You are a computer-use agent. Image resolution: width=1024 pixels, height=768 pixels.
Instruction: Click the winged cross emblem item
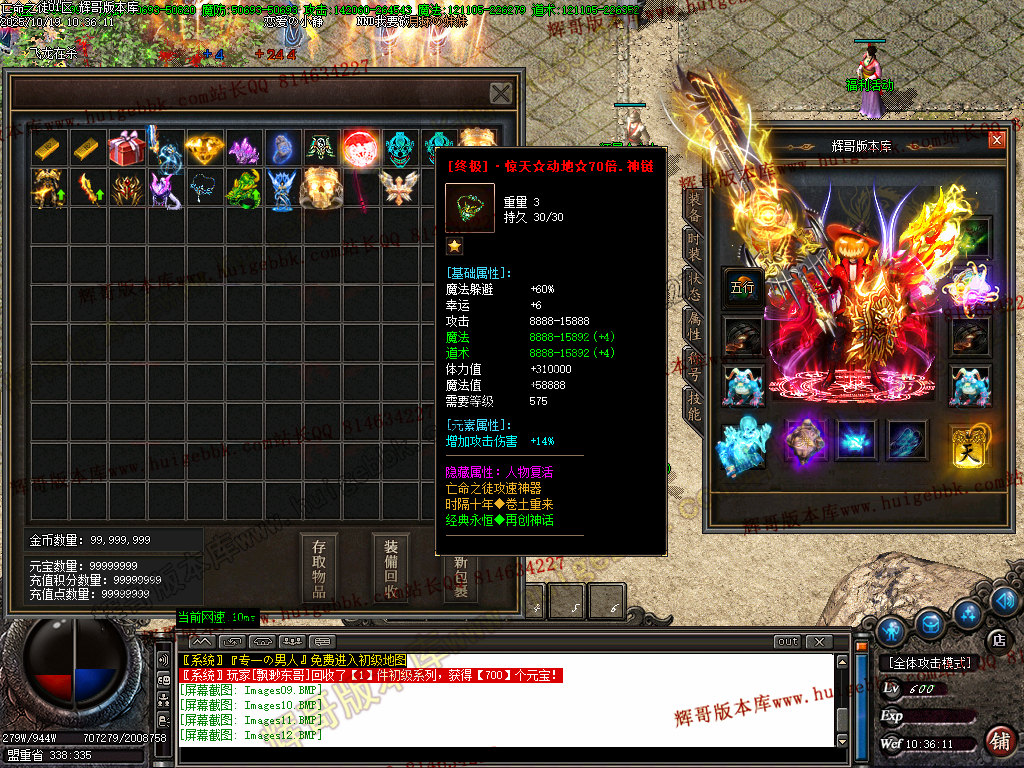[x=399, y=187]
